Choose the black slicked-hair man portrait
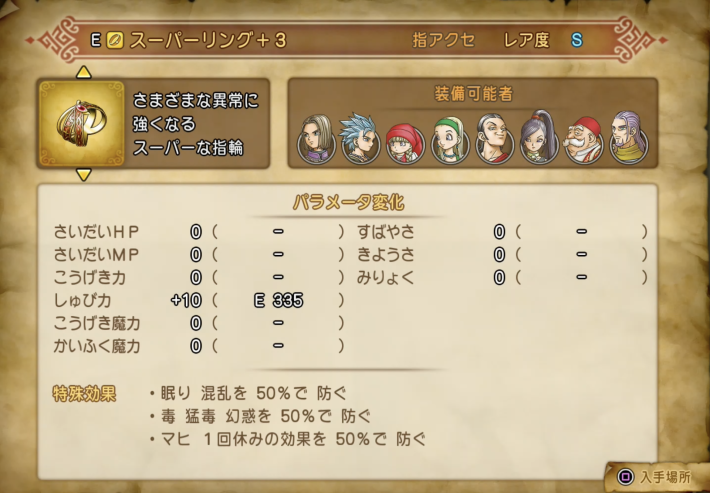Image resolution: width=710 pixels, height=493 pixels. [x=493, y=141]
